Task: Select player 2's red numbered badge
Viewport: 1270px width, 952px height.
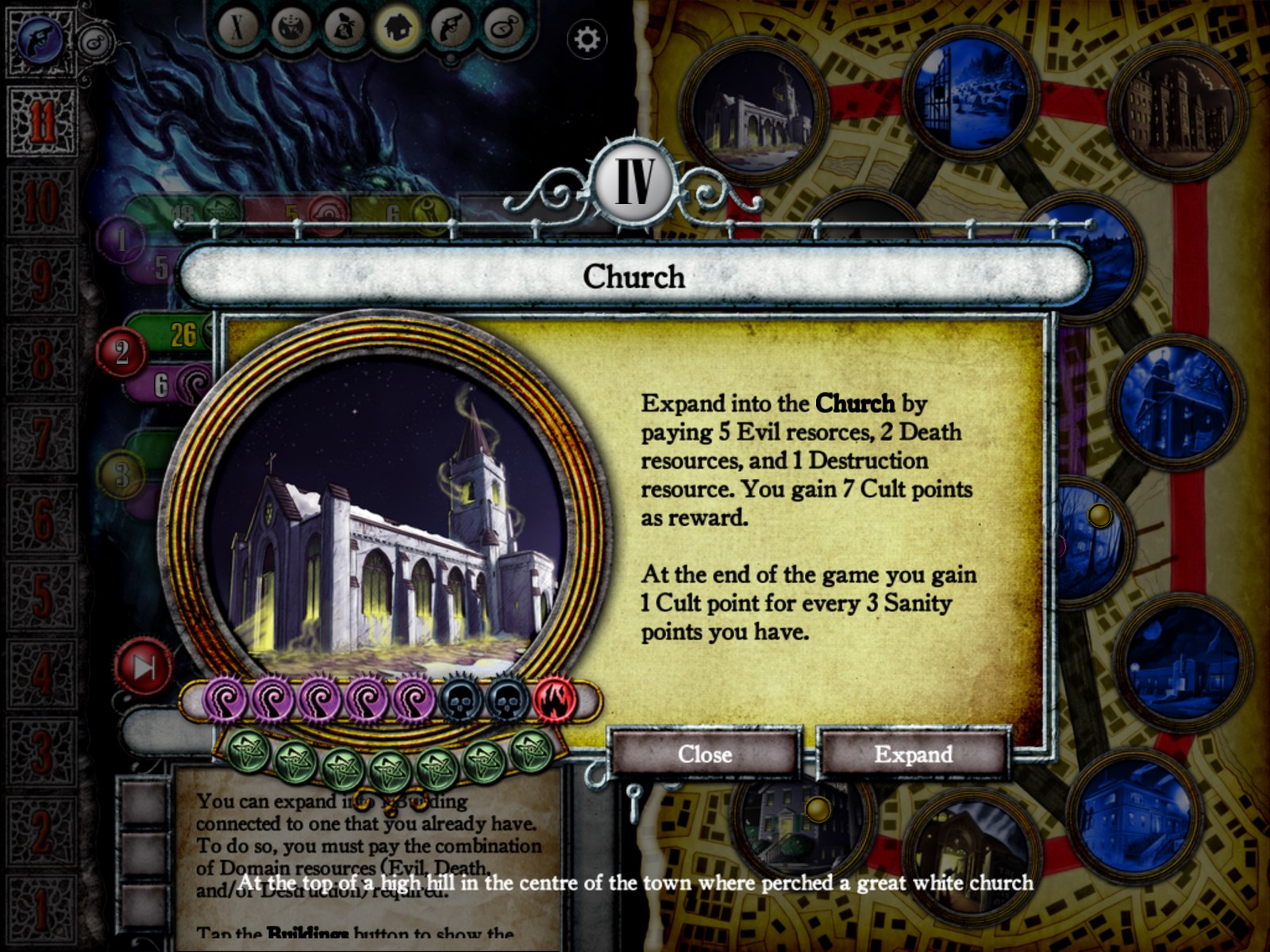Action: pyautogui.click(x=121, y=352)
